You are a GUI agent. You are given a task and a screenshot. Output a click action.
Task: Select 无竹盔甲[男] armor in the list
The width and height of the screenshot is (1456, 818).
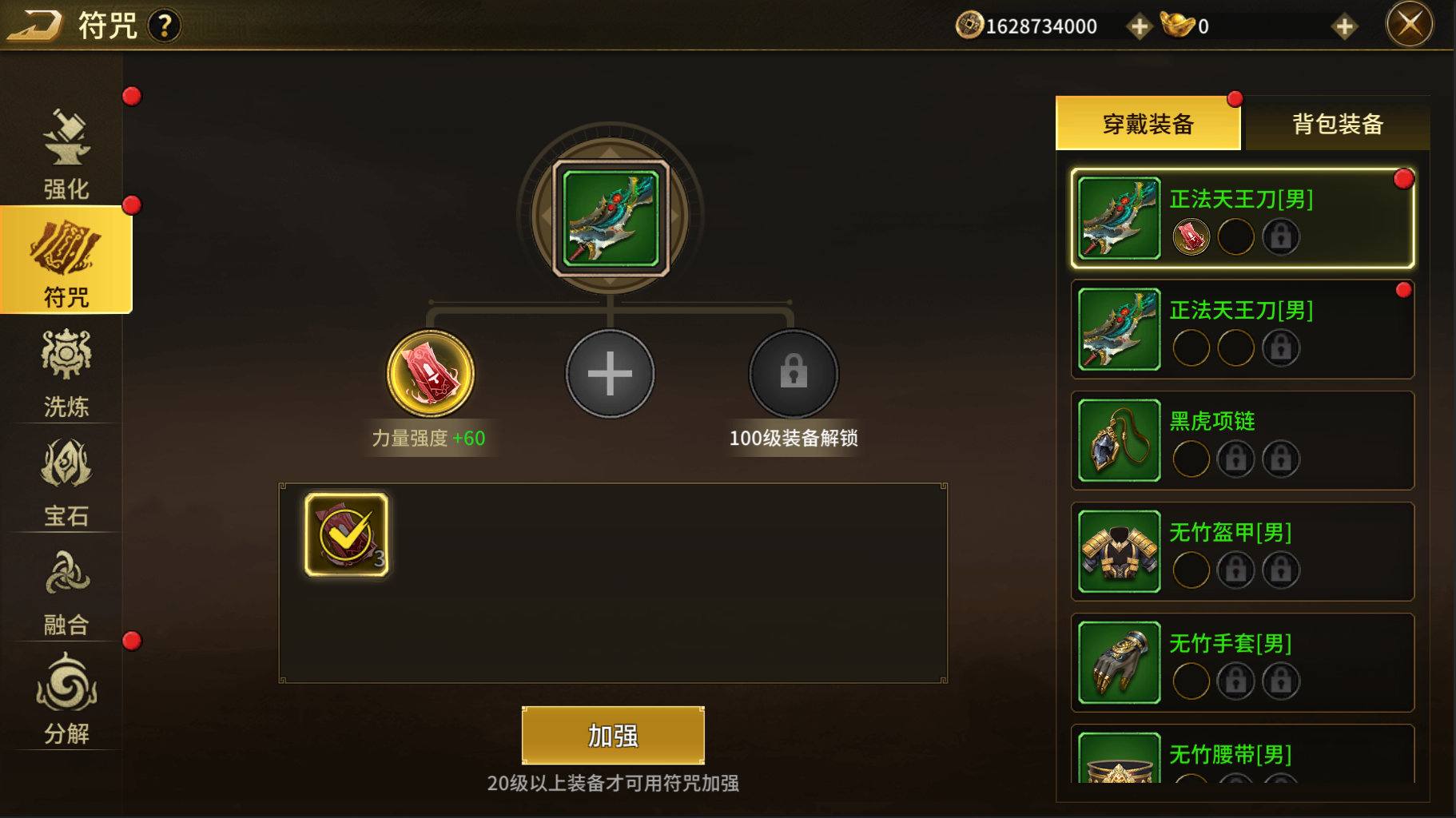[x=1242, y=551]
